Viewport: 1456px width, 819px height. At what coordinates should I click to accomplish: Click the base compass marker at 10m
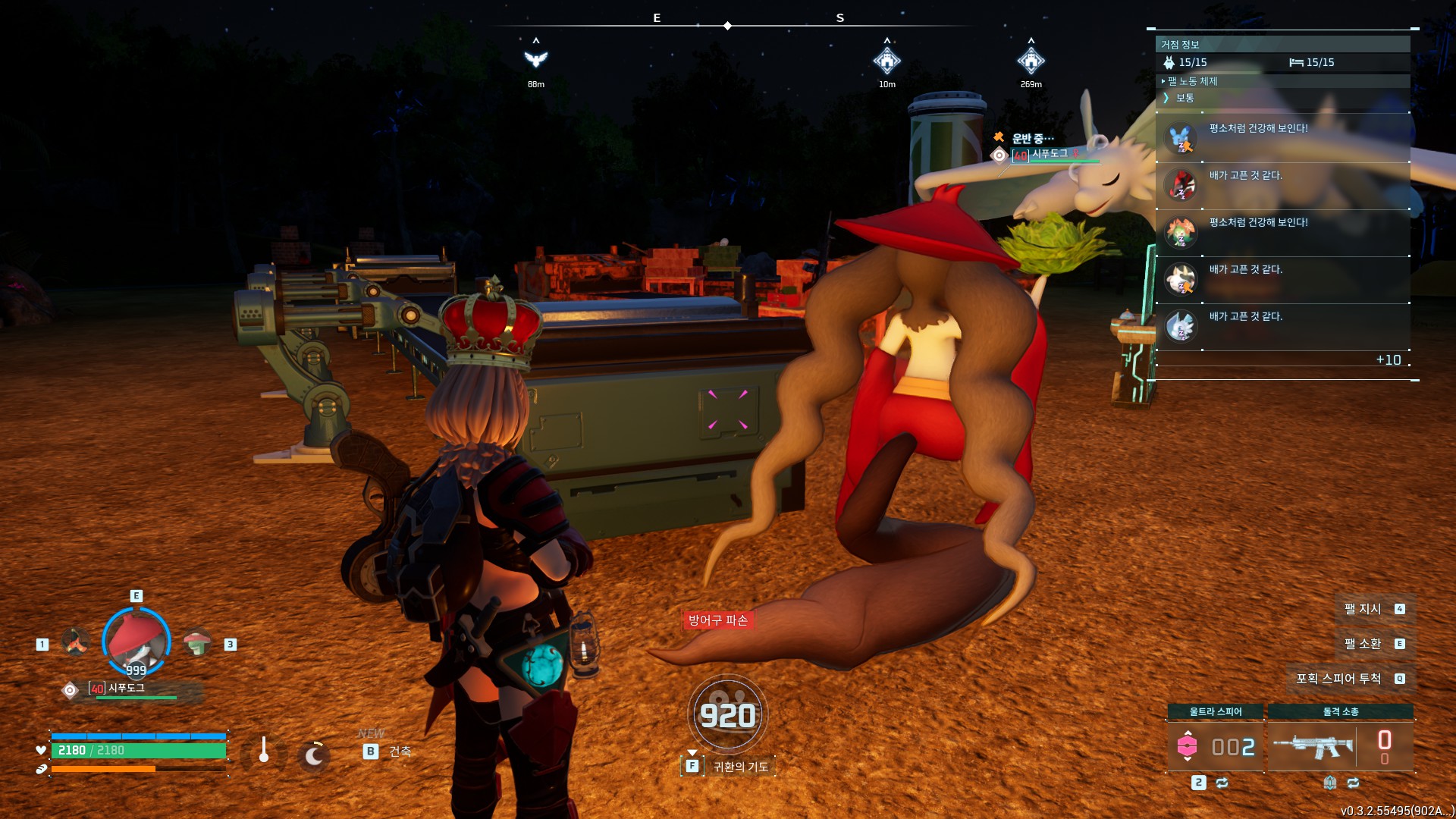pyautogui.click(x=886, y=60)
